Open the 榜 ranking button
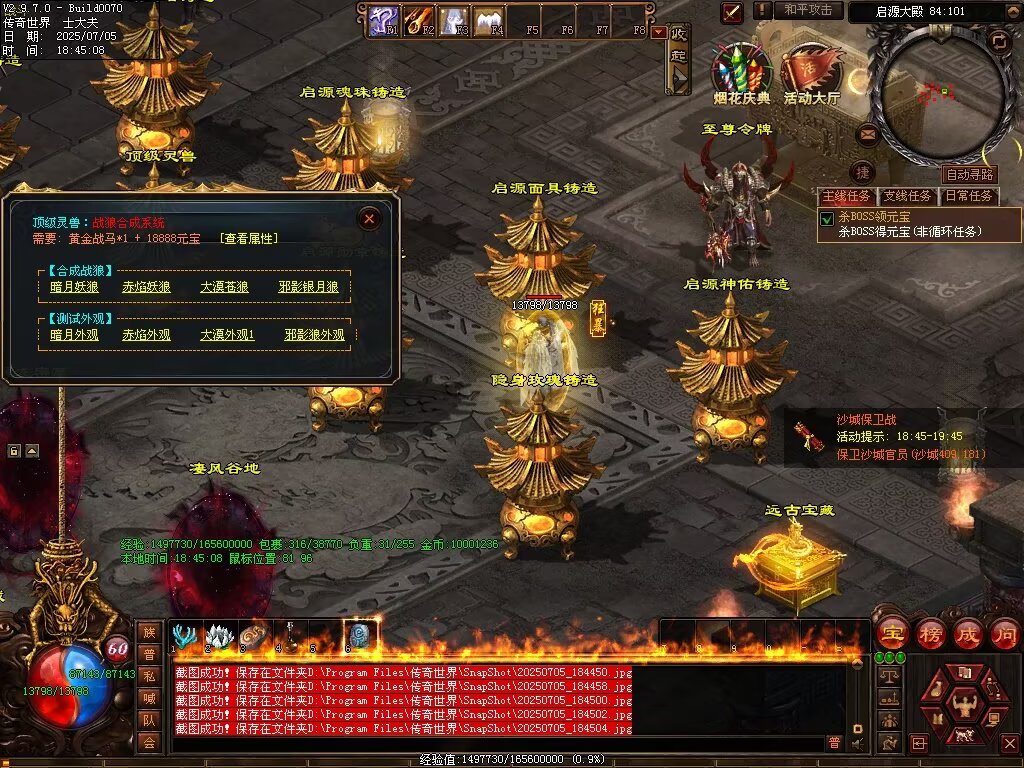The height and width of the screenshot is (768, 1024). point(930,632)
